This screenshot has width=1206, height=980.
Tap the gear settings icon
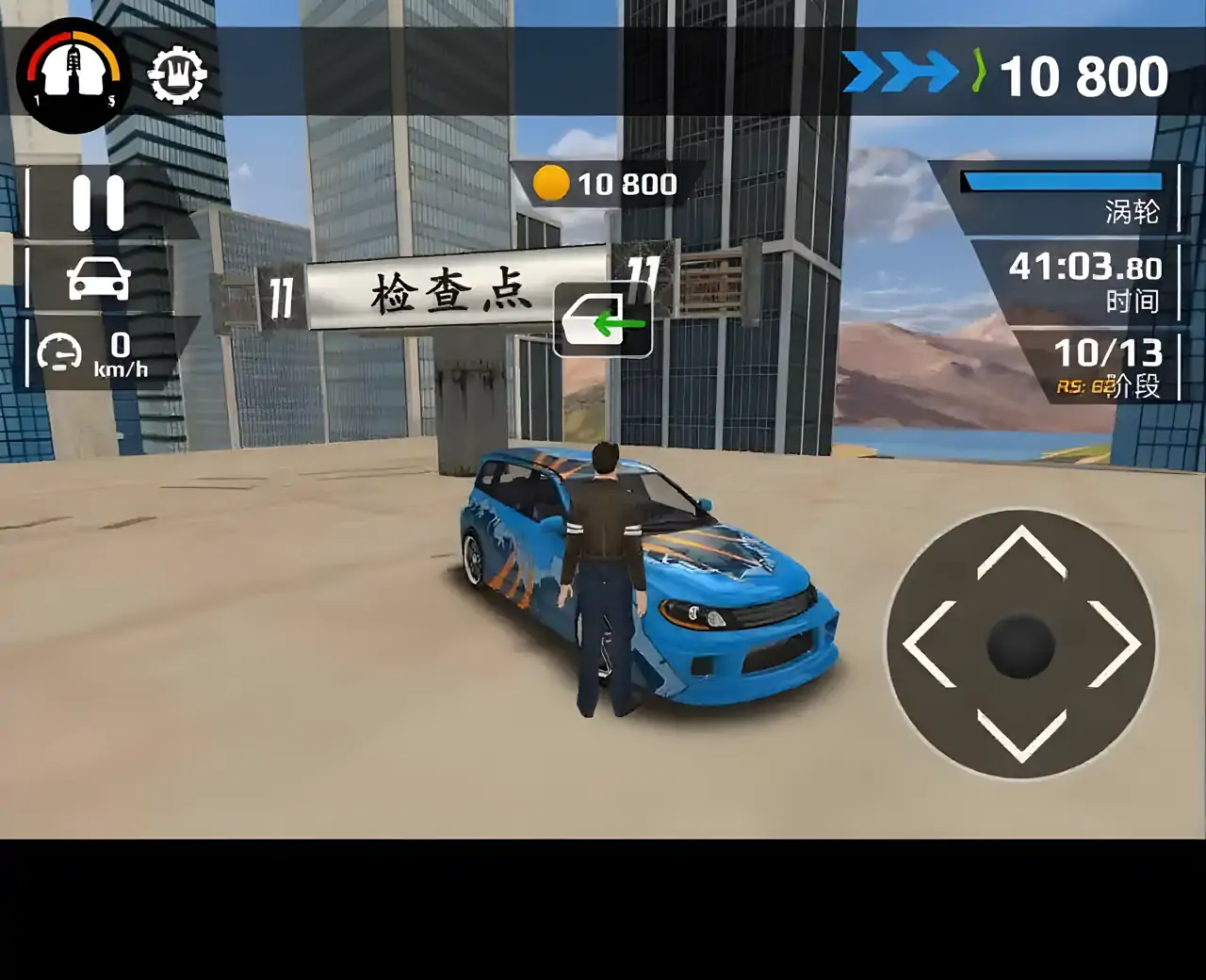[x=177, y=74]
